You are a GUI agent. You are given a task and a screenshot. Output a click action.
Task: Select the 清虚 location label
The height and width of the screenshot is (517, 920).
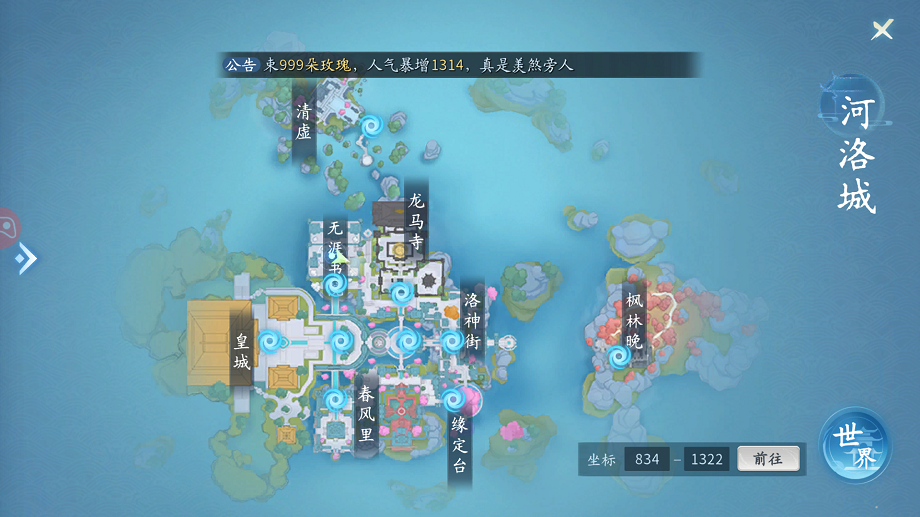(304, 121)
